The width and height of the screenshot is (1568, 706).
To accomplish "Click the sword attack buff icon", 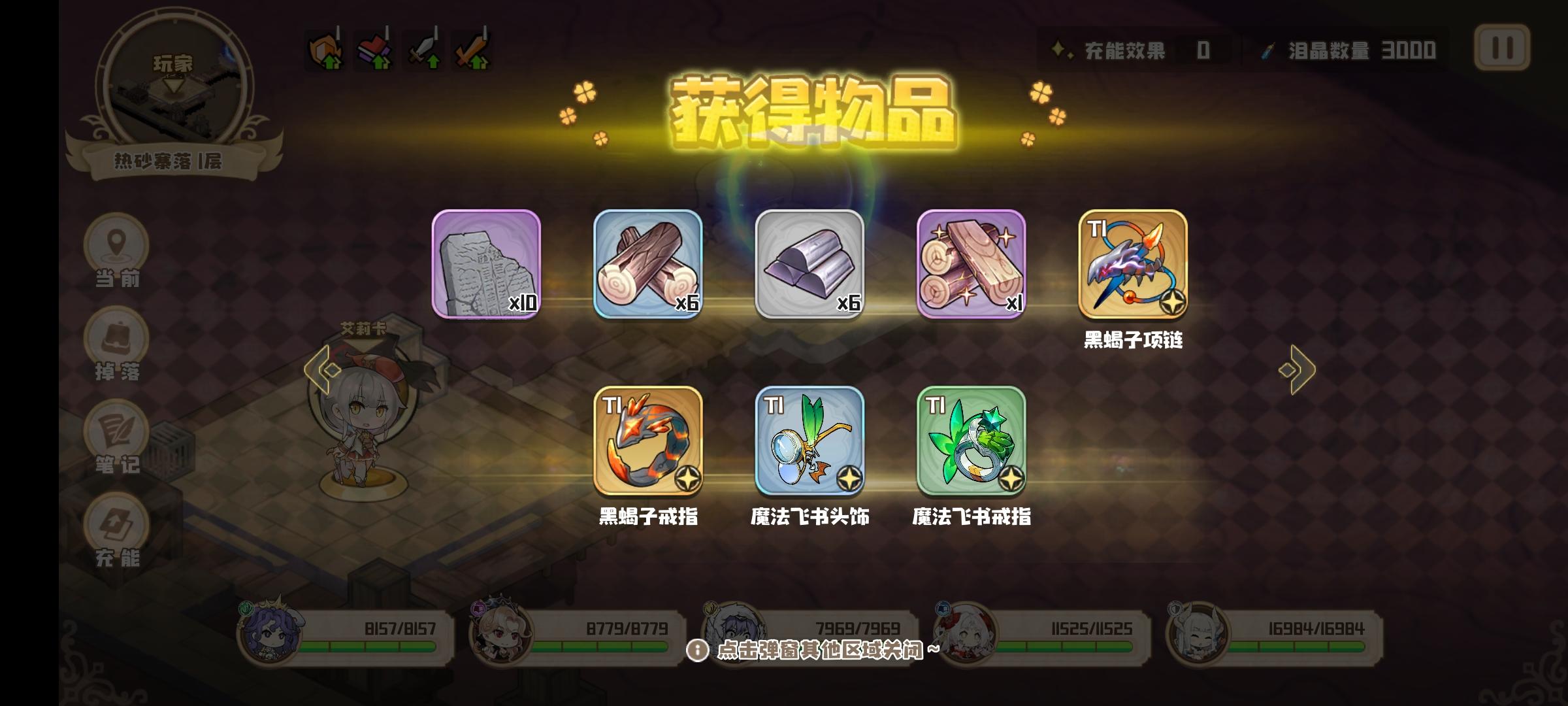I will point(423,49).
